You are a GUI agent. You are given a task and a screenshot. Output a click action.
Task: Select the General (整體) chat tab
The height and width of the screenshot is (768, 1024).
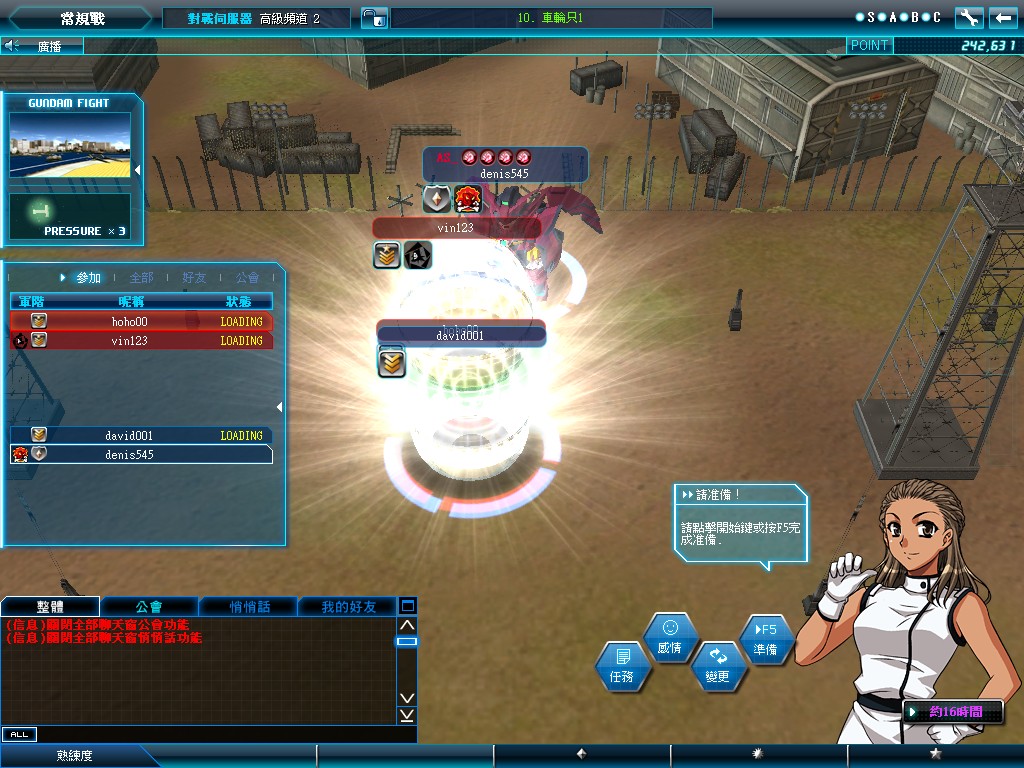click(x=50, y=606)
